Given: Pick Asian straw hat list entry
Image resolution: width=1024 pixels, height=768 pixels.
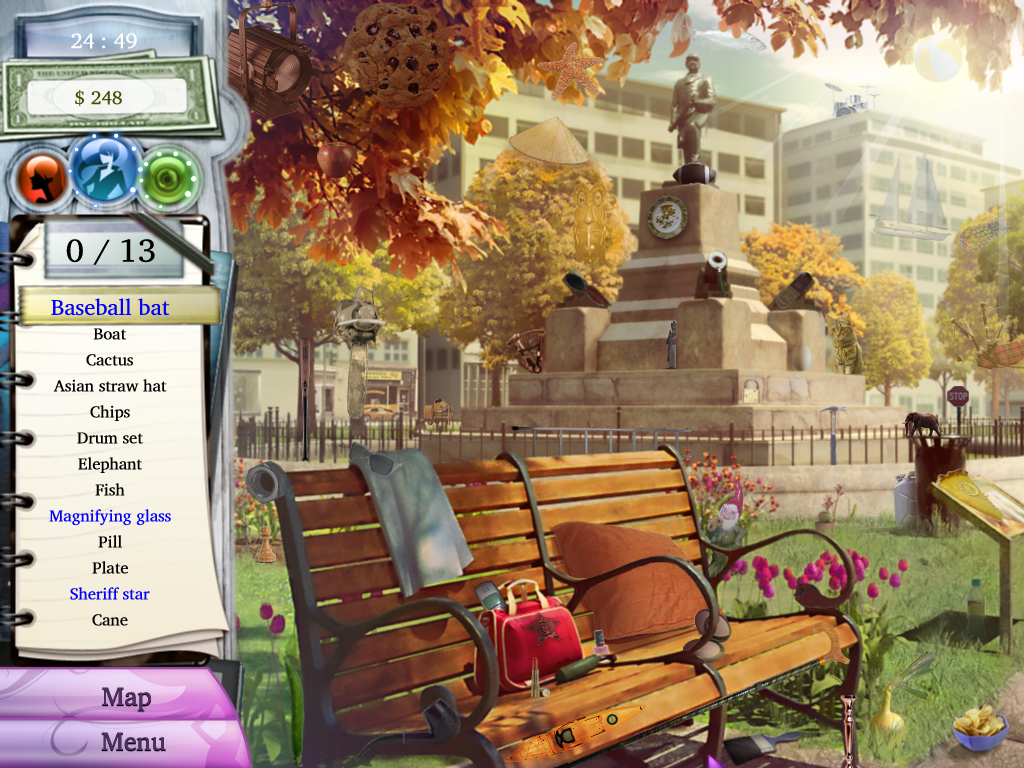Looking at the screenshot, I should pyautogui.click(x=110, y=386).
